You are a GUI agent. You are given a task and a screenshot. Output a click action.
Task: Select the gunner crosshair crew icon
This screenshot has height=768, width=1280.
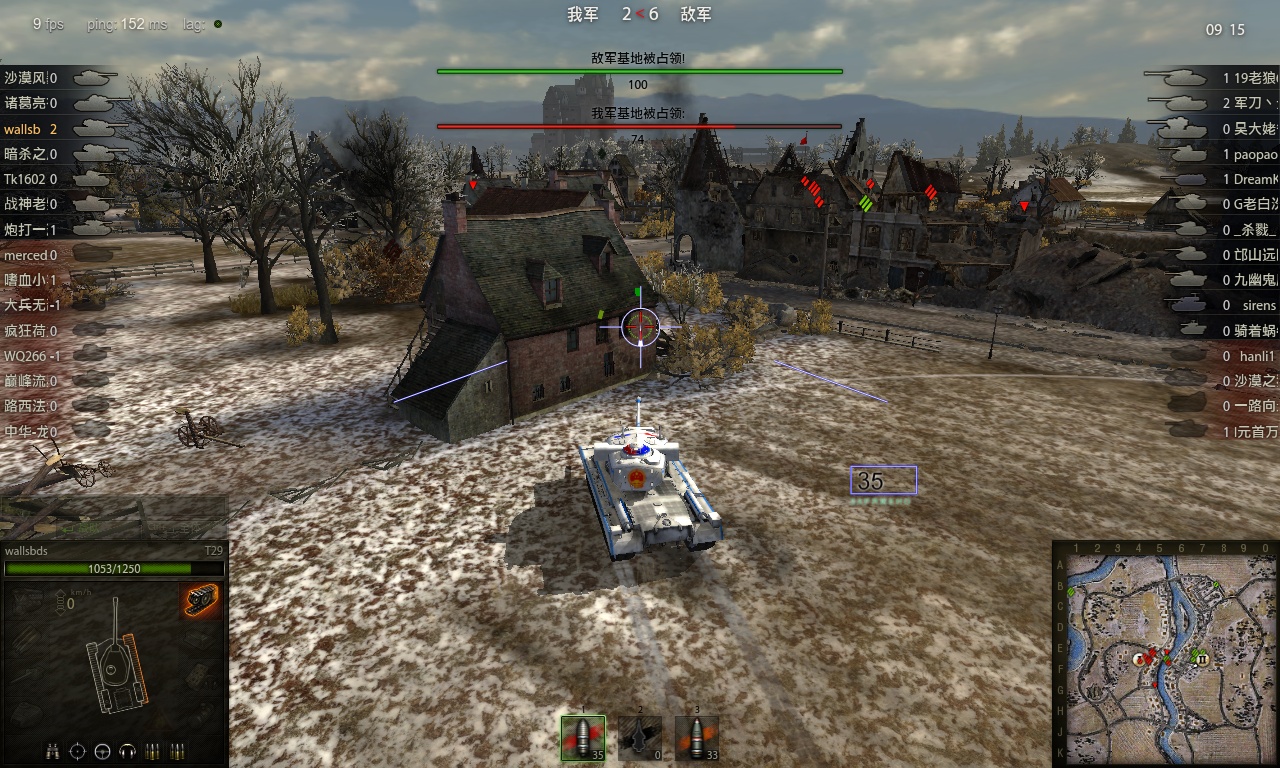[78, 750]
